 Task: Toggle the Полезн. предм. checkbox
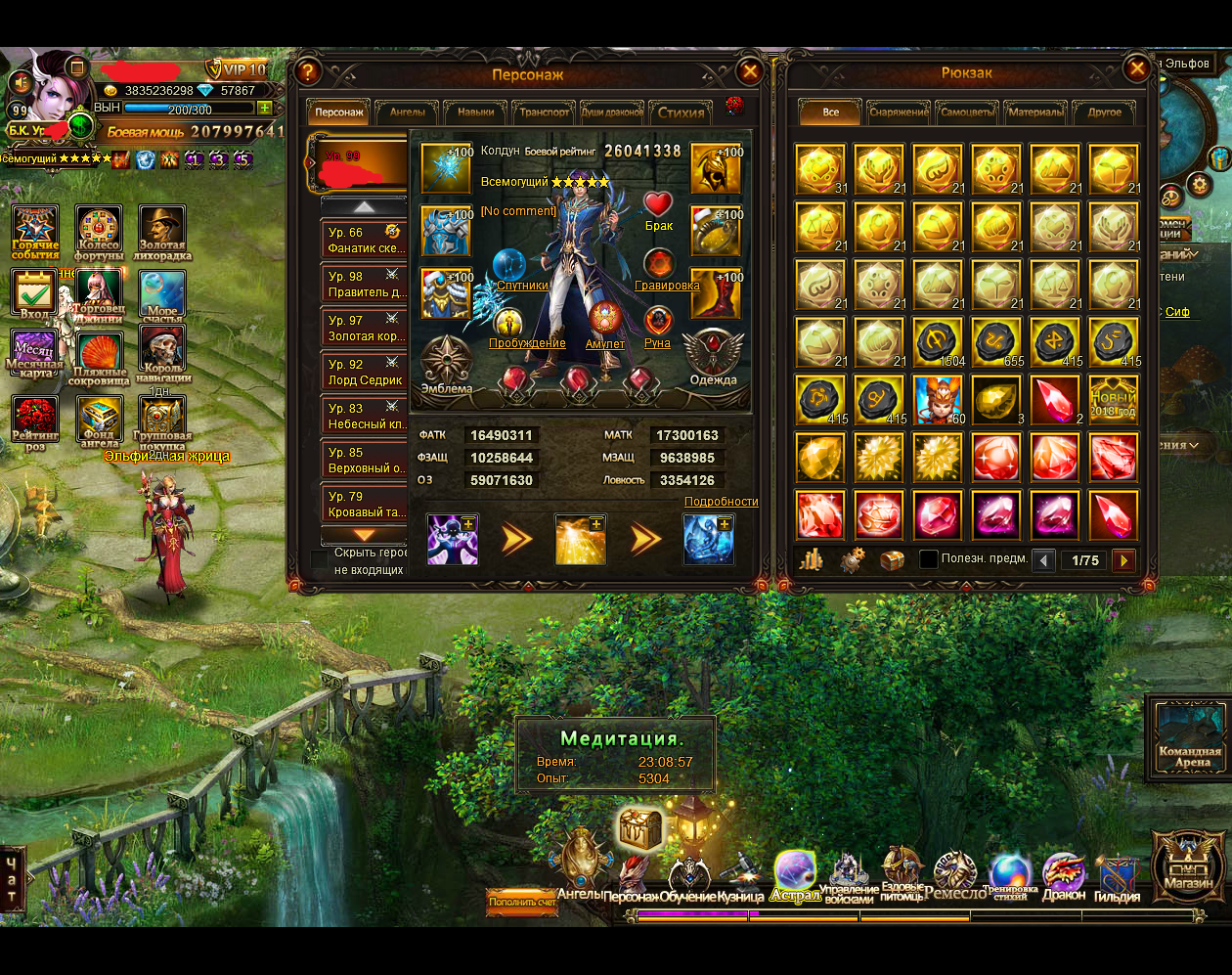click(x=929, y=559)
